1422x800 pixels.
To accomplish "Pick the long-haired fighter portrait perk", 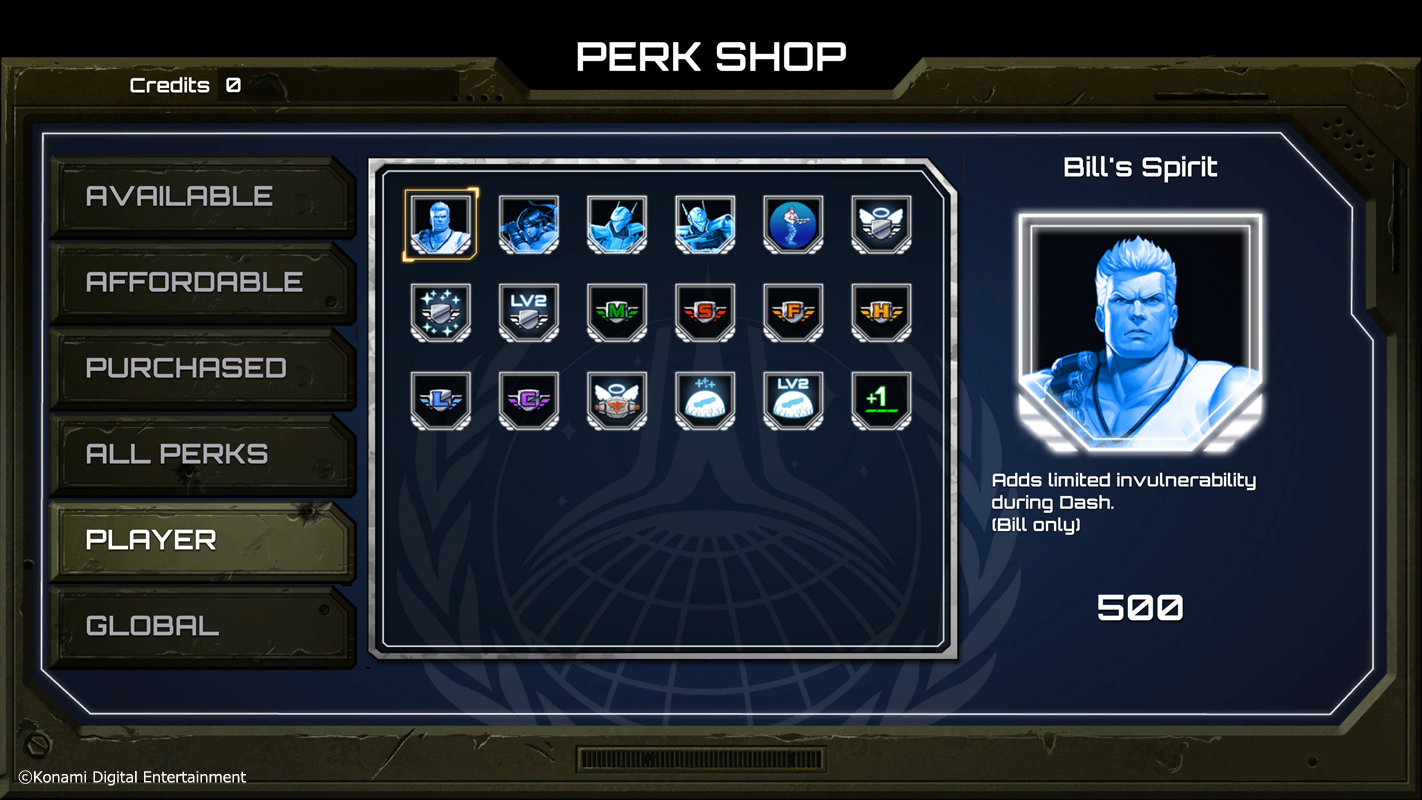I will pos(529,224).
